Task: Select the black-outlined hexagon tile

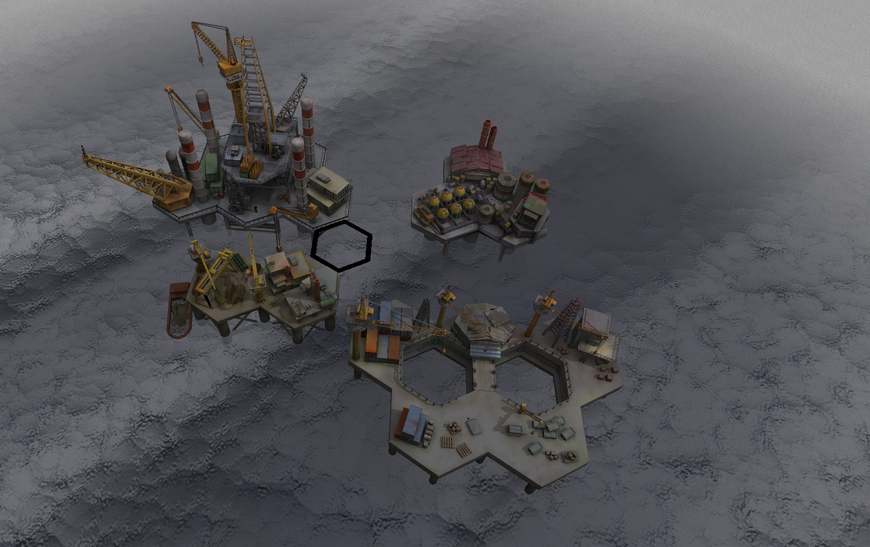Action: click(x=341, y=245)
